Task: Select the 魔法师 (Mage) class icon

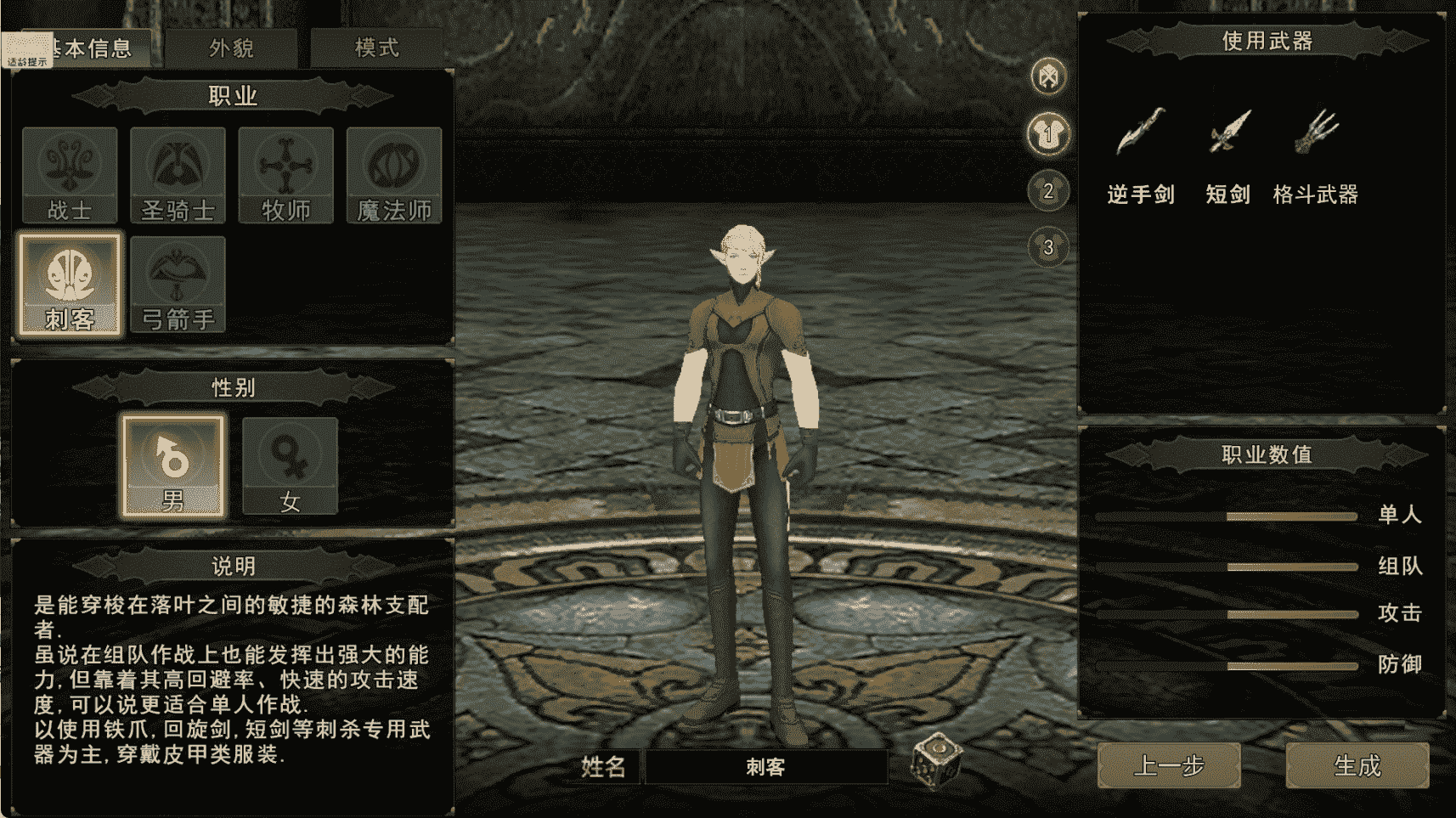Action: [x=393, y=172]
